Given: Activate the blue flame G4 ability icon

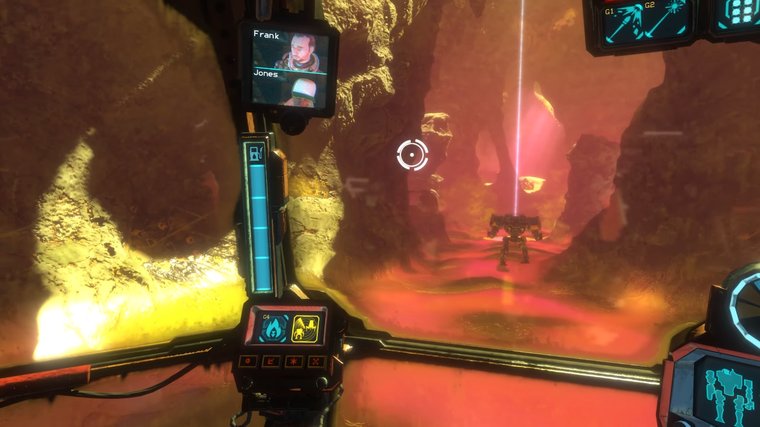Looking at the screenshot, I should point(275,327).
